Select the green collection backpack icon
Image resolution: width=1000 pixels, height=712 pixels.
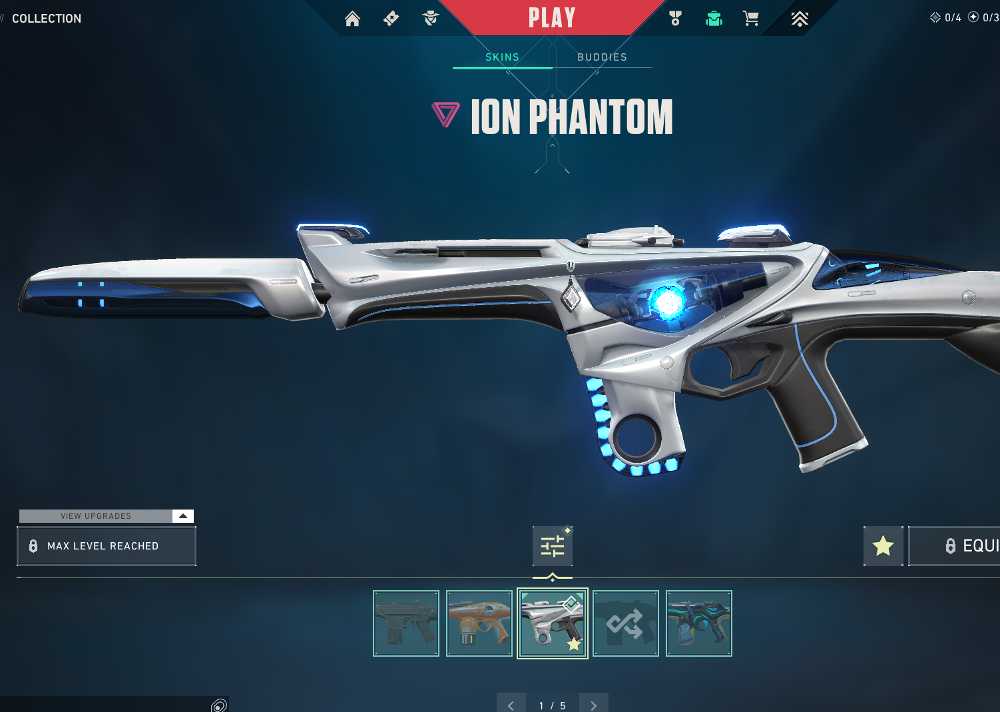click(x=713, y=18)
